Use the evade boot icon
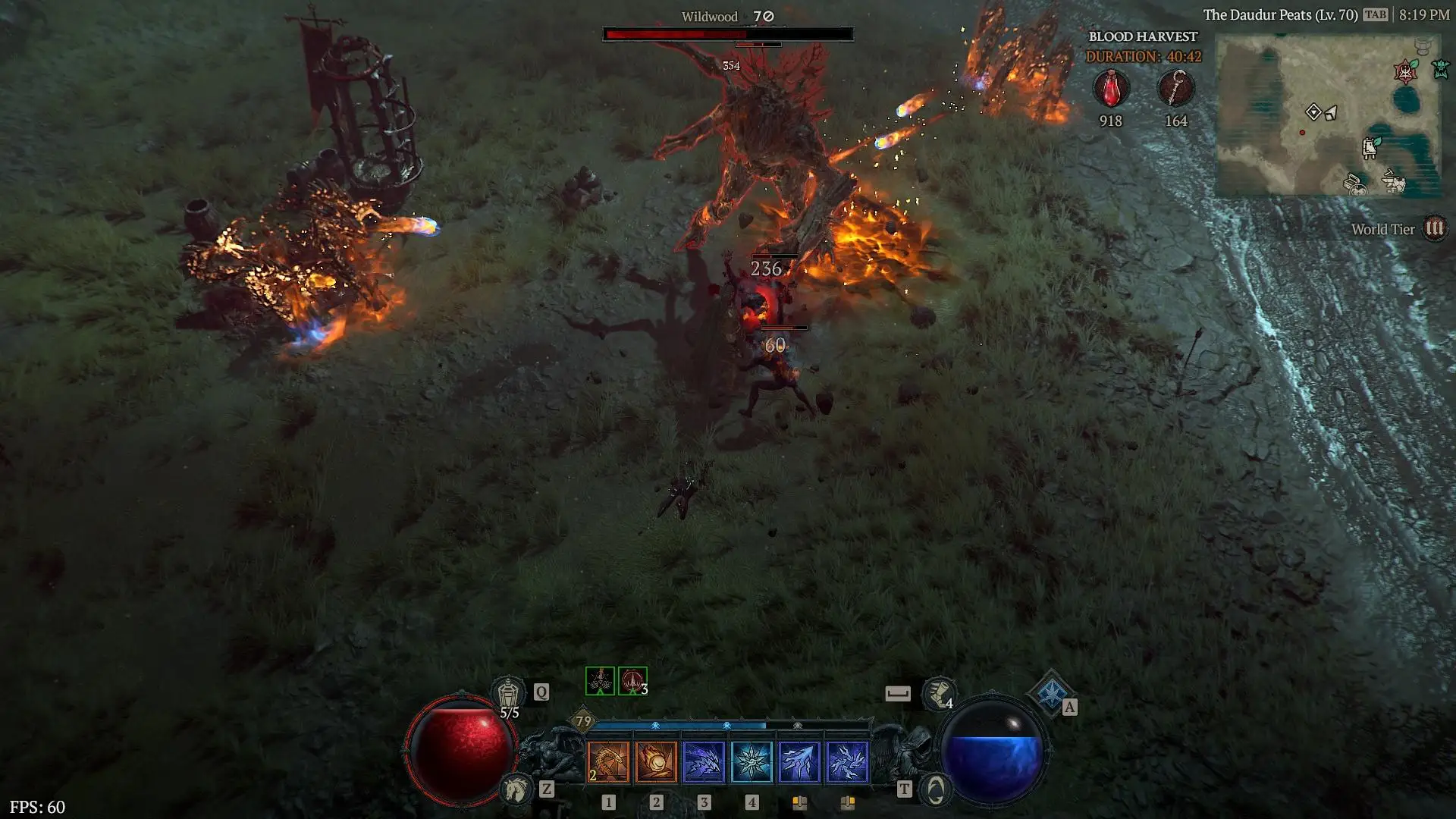 [x=938, y=694]
